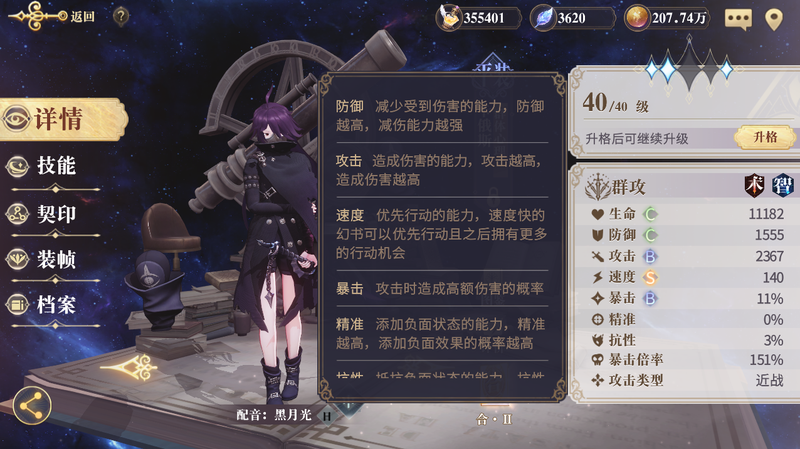
Task: Open the question mark help icon
Action: (x=120, y=16)
